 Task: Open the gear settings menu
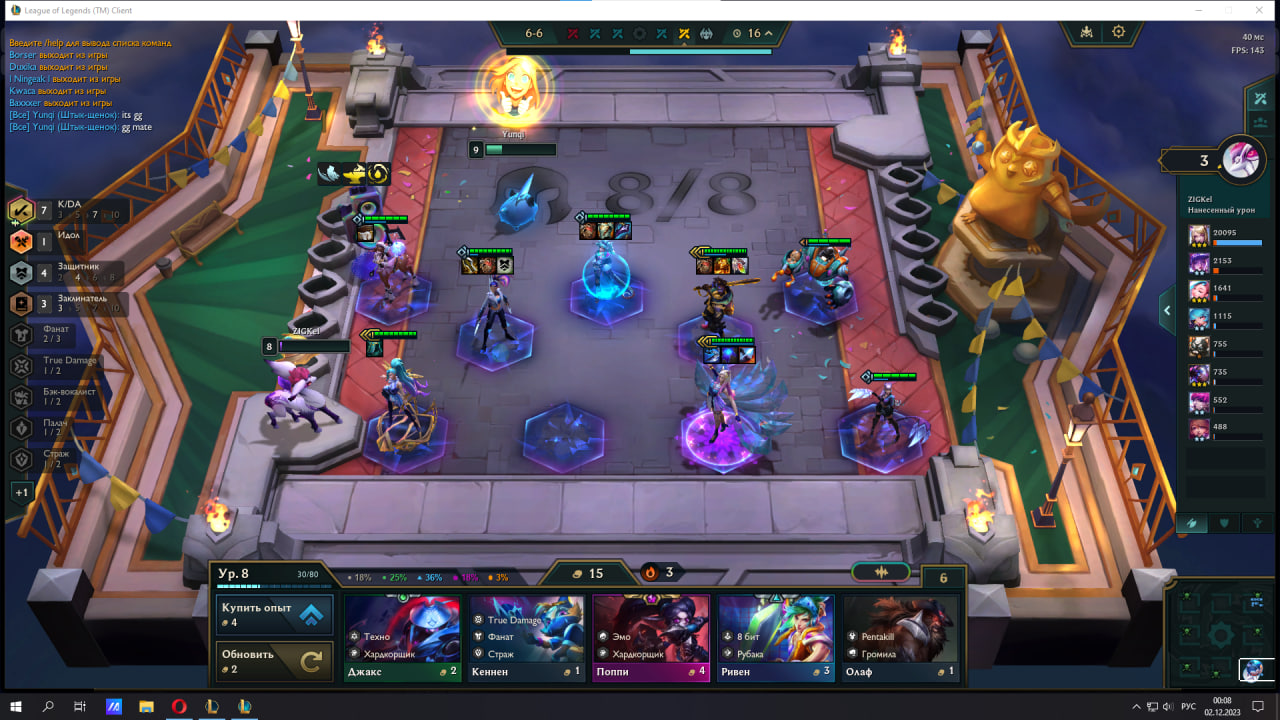(x=1118, y=32)
